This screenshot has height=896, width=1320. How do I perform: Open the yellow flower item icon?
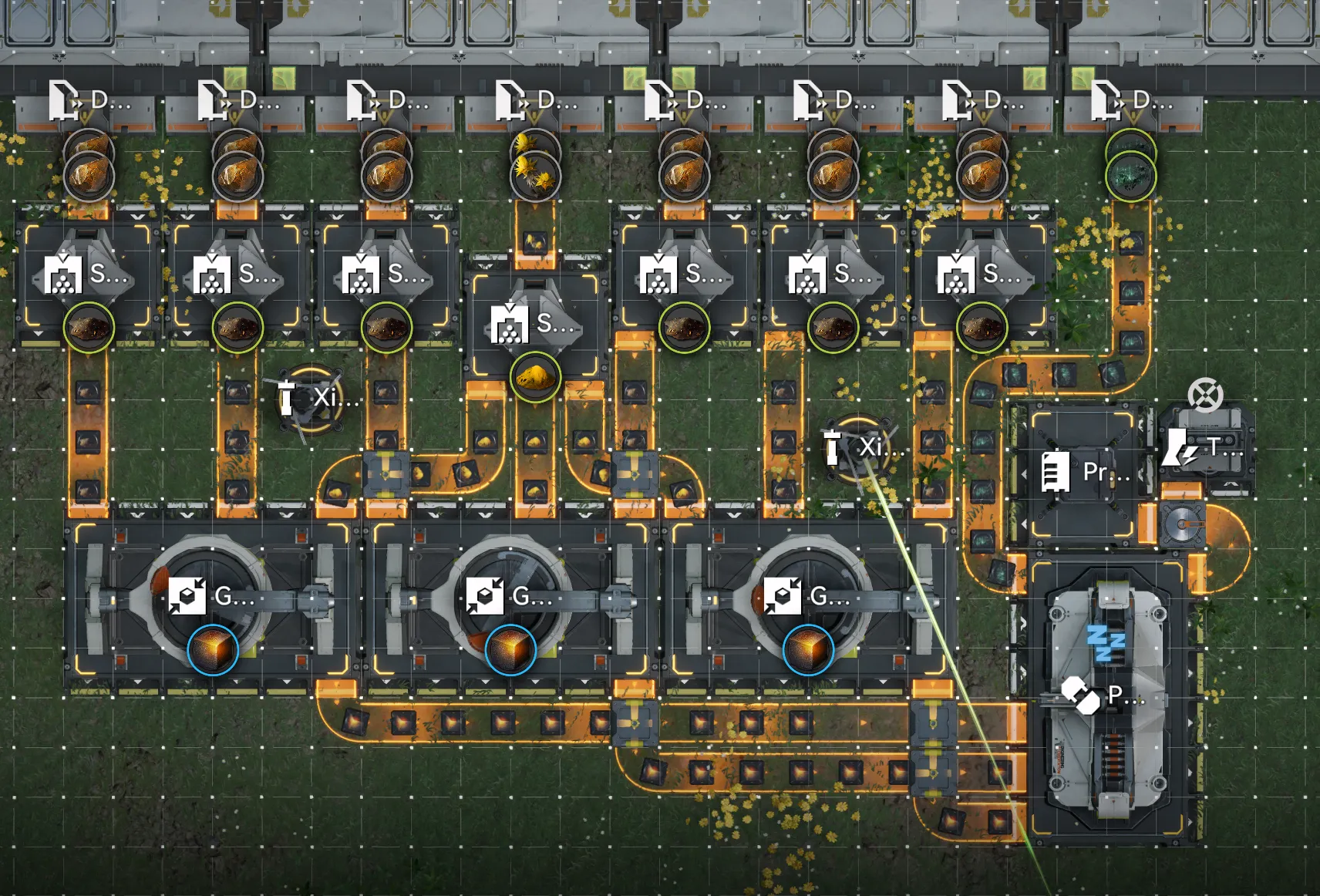pyautogui.click(x=536, y=176)
